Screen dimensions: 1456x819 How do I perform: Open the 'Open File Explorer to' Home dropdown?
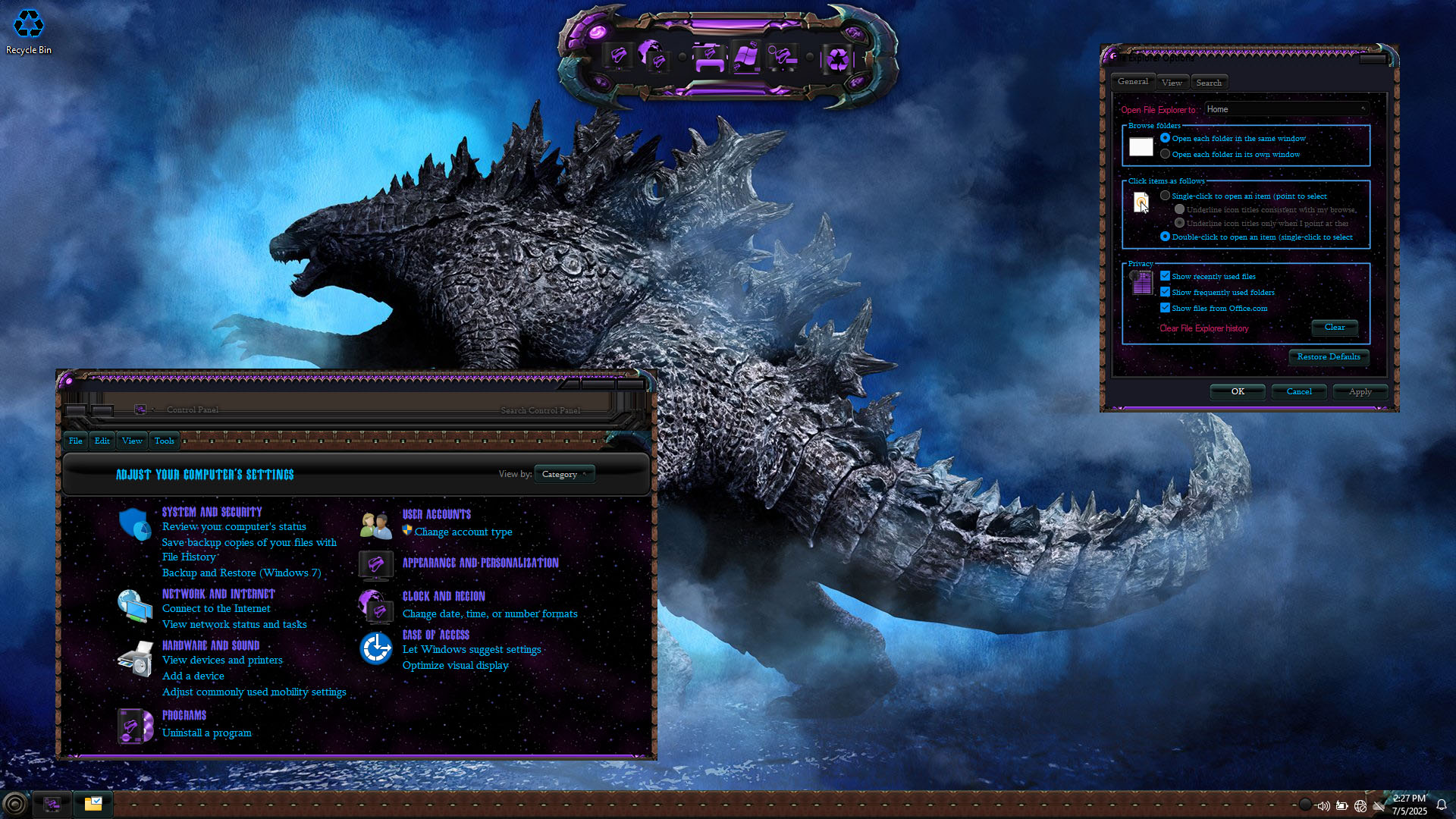tap(1287, 109)
